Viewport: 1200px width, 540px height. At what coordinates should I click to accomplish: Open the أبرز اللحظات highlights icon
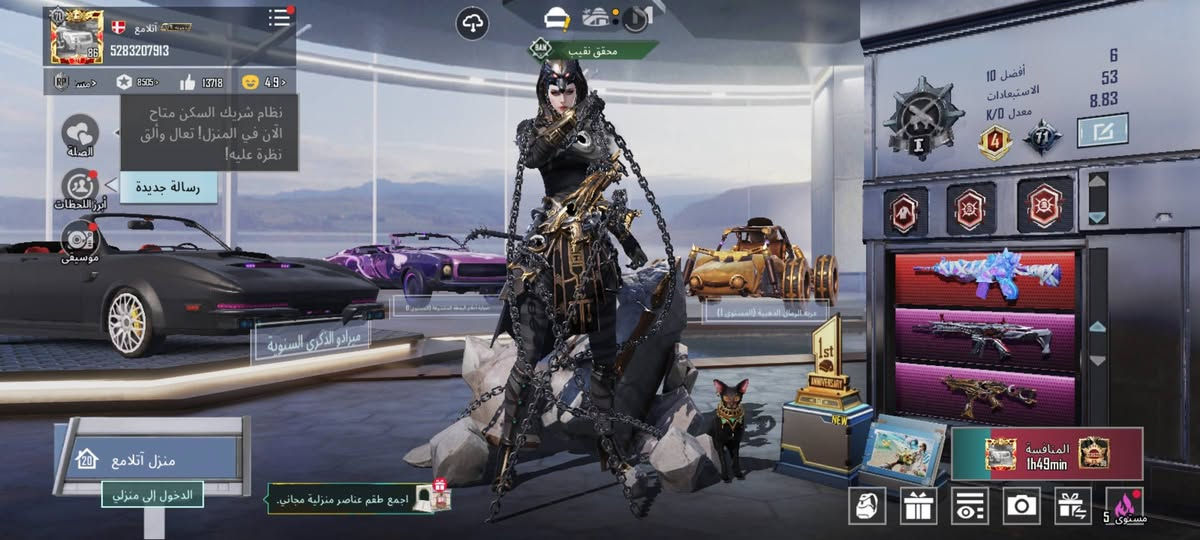click(x=79, y=187)
